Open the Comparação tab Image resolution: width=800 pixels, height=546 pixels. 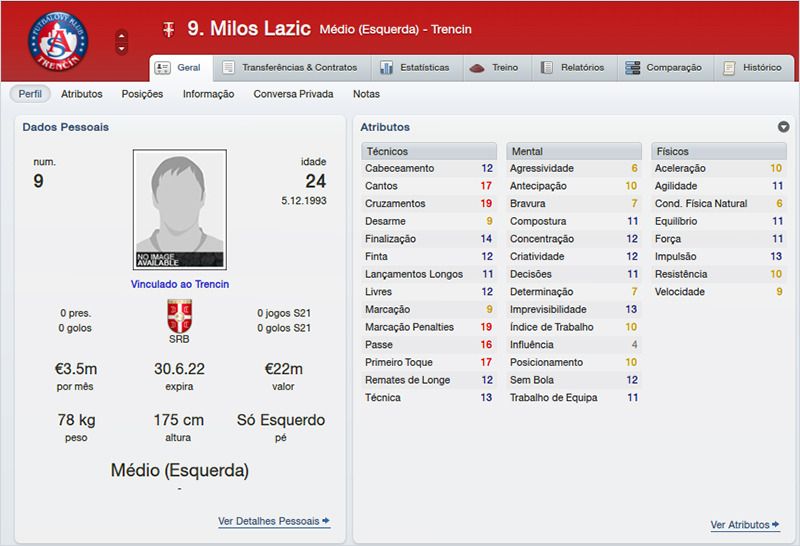662,68
